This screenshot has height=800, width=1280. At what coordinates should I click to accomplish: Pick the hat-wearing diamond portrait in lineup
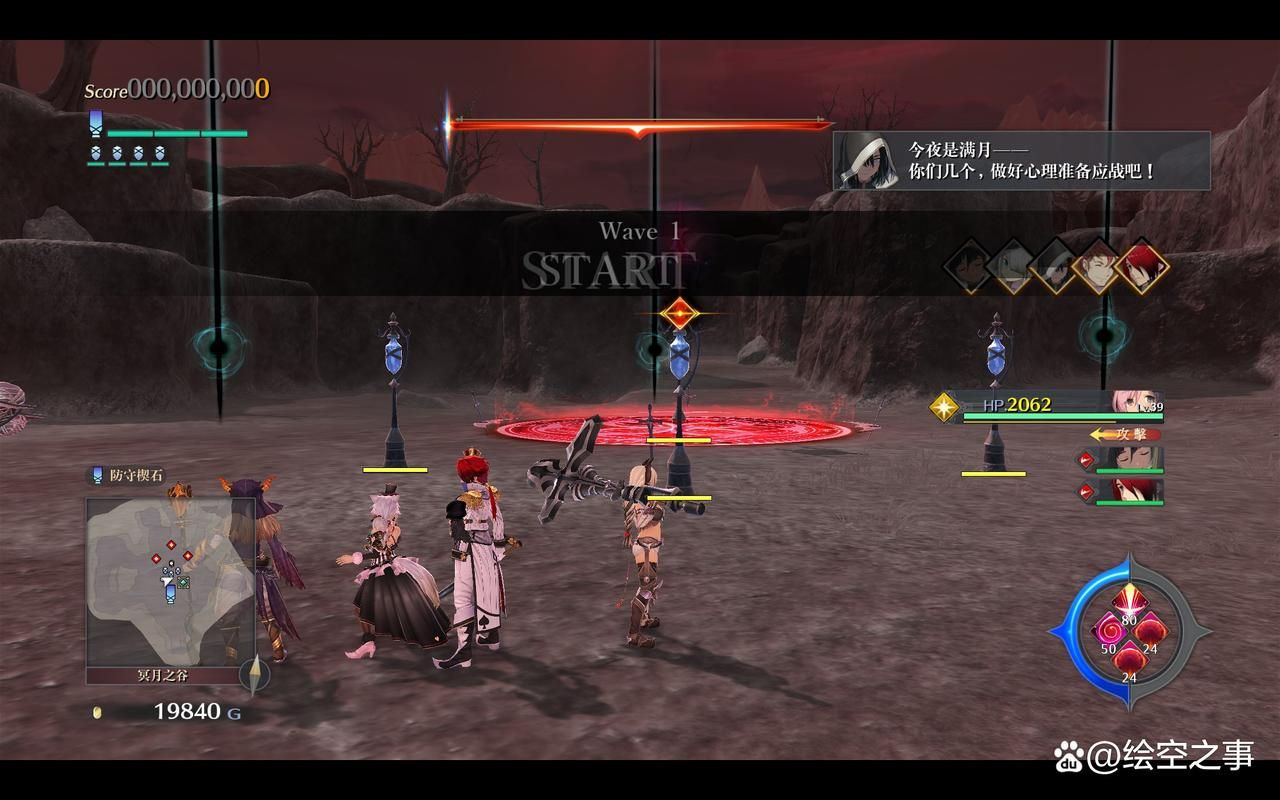pos(1054,266)
